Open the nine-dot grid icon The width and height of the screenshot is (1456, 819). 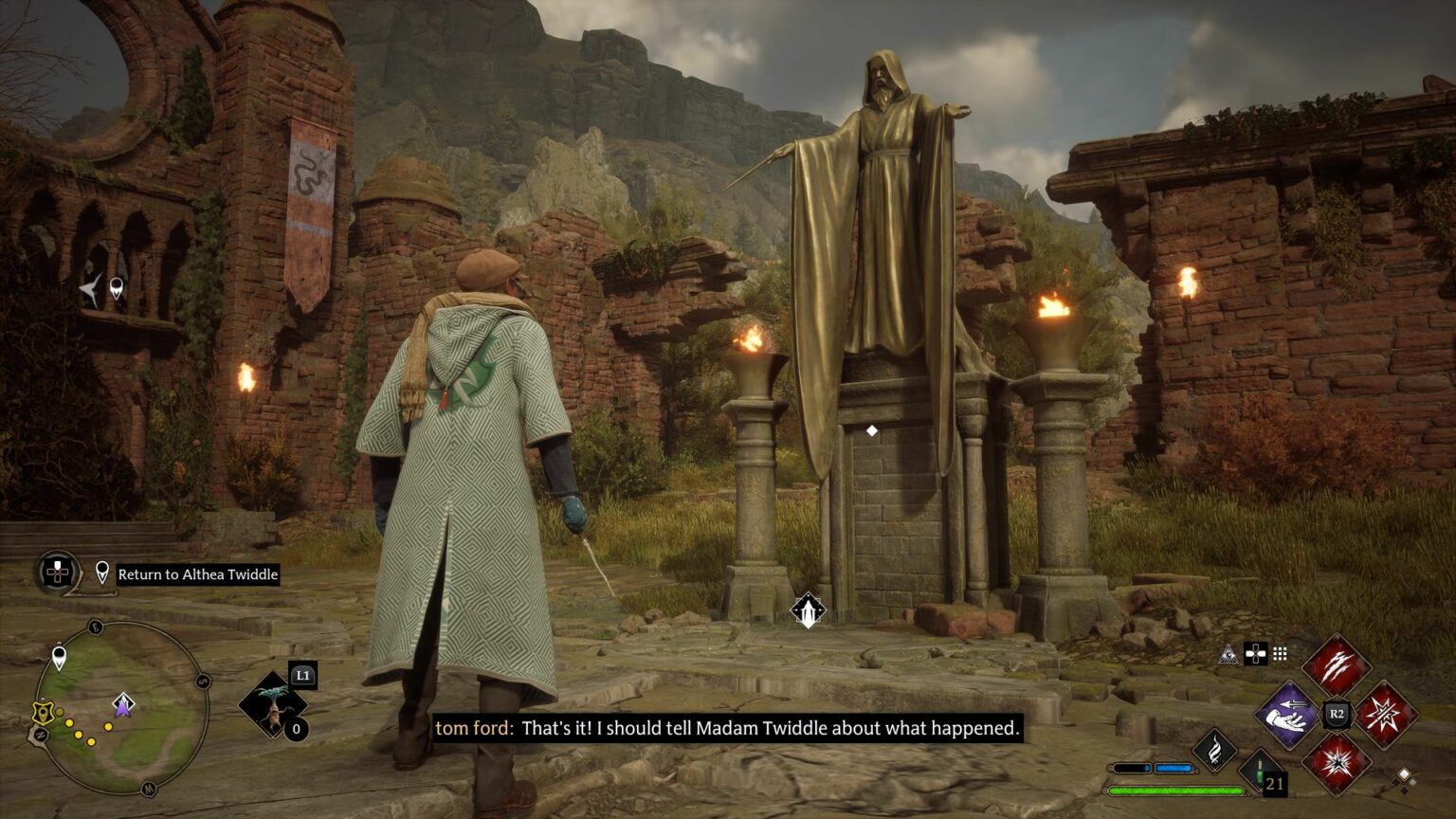pyautogui.click(x=1280, y=653)
